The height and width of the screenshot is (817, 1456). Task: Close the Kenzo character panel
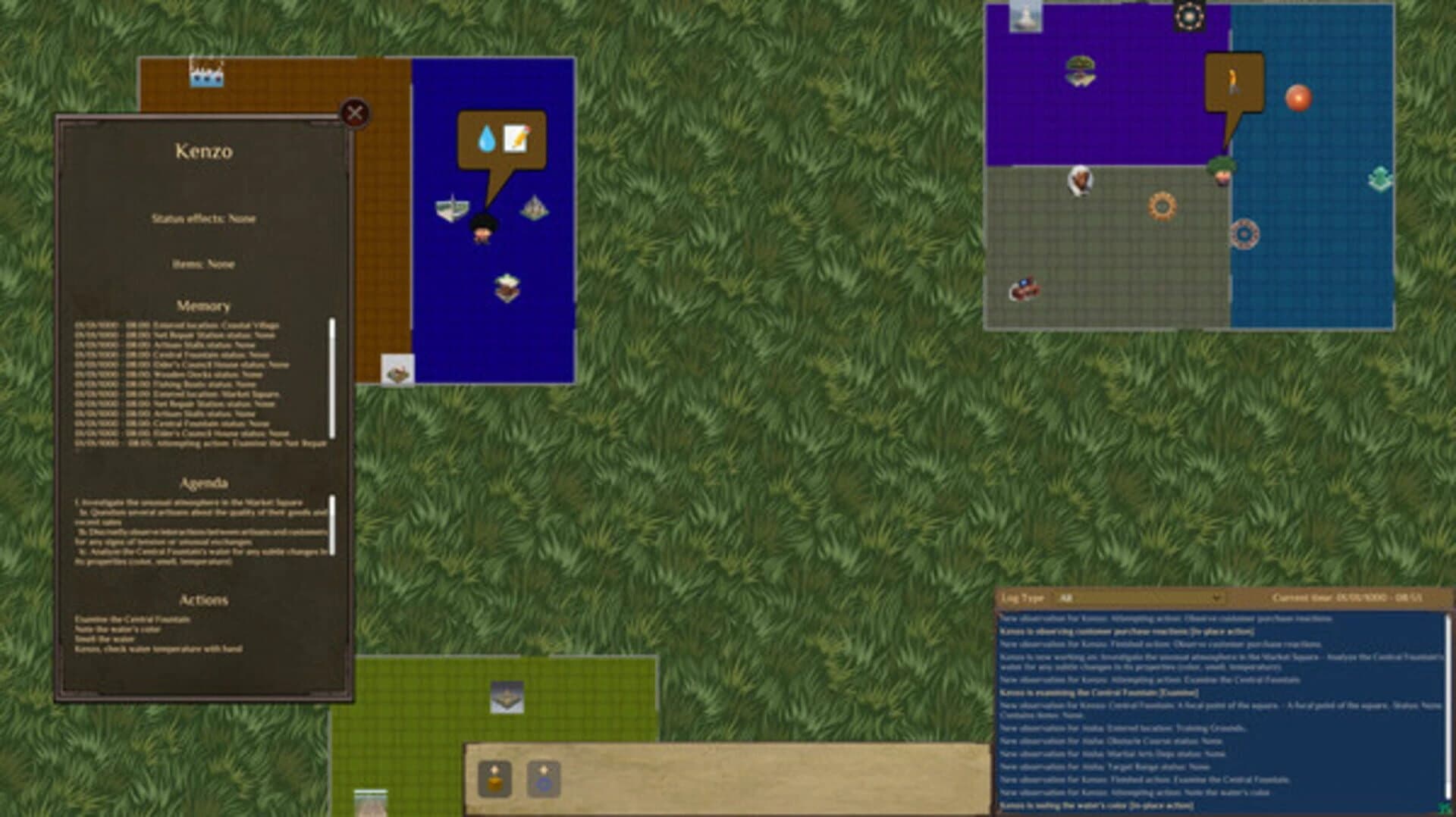click(x=353, y=112)
